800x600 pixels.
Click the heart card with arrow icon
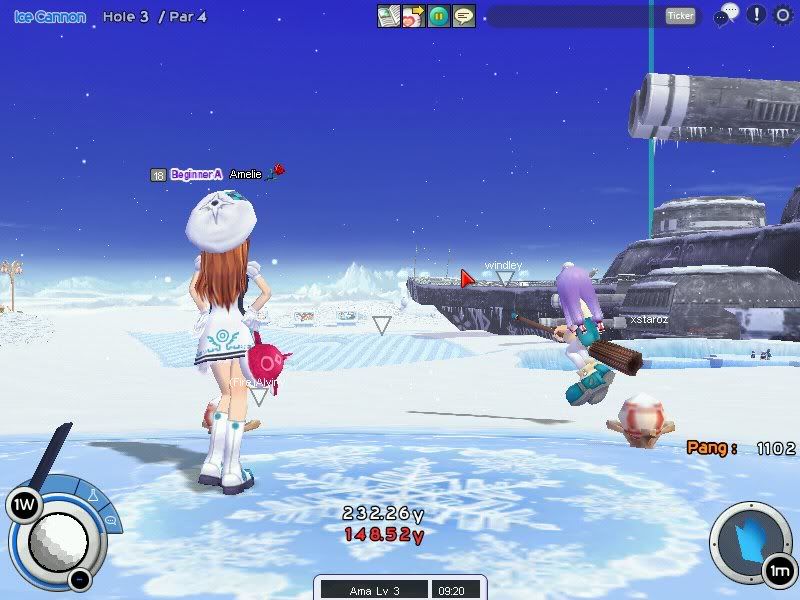[414, 16]
